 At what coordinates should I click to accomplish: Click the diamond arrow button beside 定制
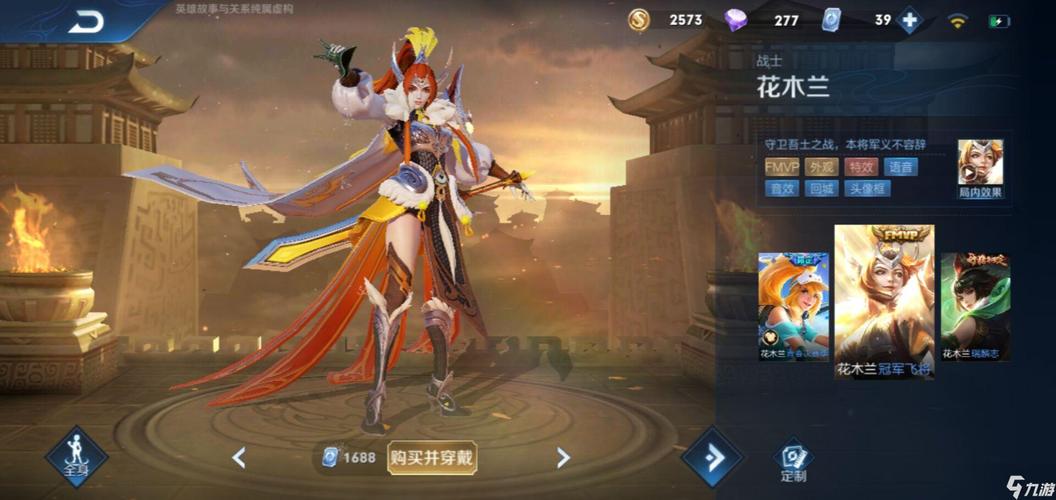click(x=714, y=458)
